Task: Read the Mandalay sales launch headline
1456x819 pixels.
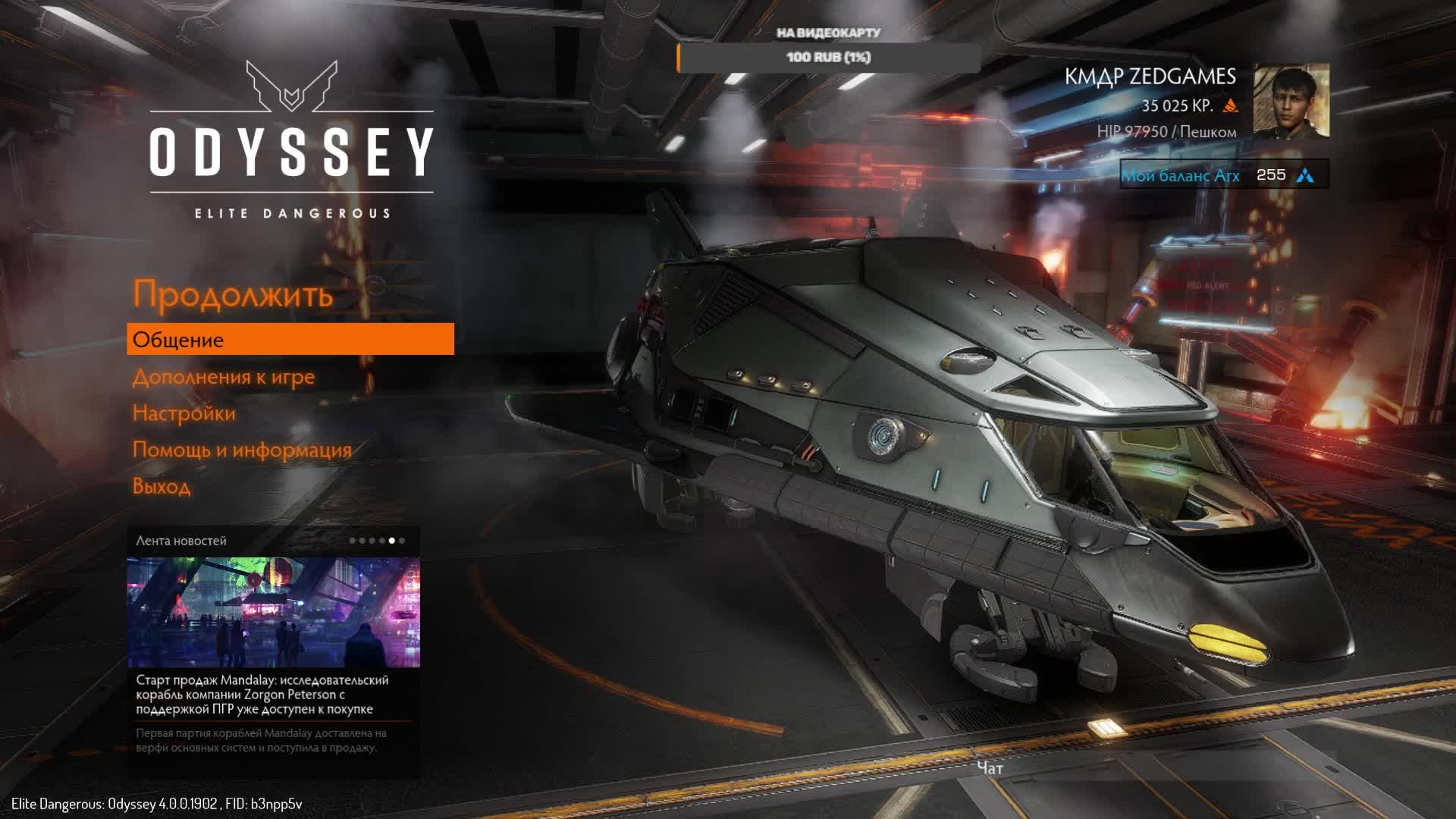Action: [262, 695]
